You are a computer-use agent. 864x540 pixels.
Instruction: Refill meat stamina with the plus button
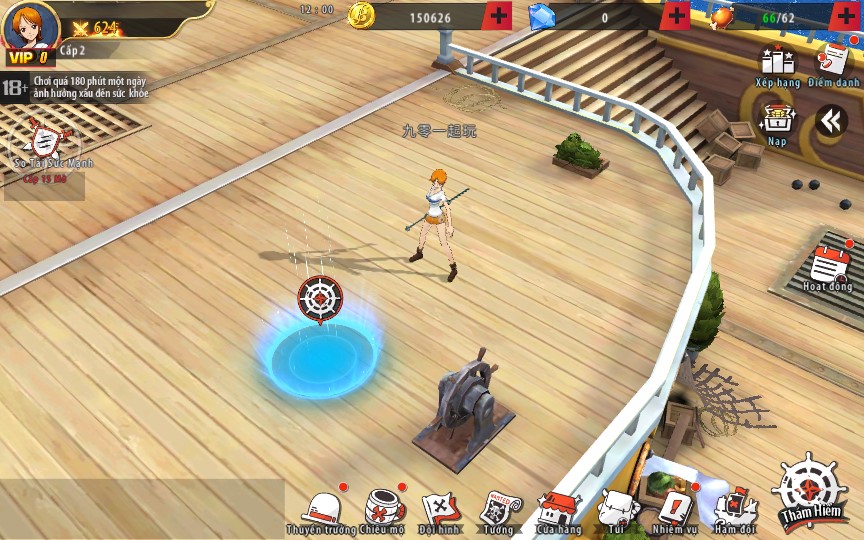pyautogui.click(x=845, y=16)
